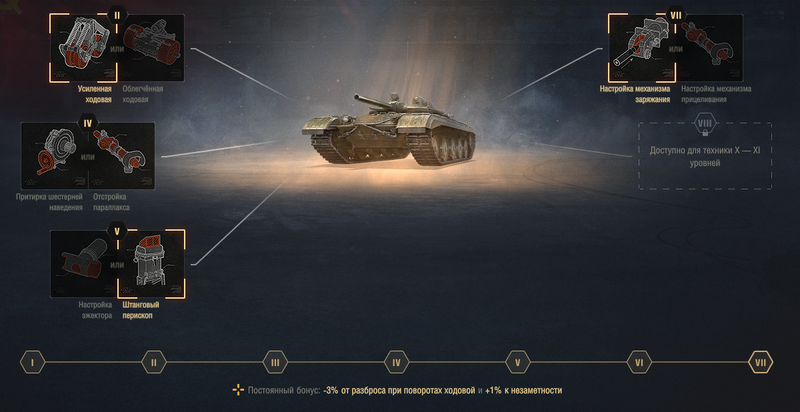Image resolution: width=800 pixels, height=412 pixels.
Task: Open level III on the progress track
Action: [x=274, y=362]
